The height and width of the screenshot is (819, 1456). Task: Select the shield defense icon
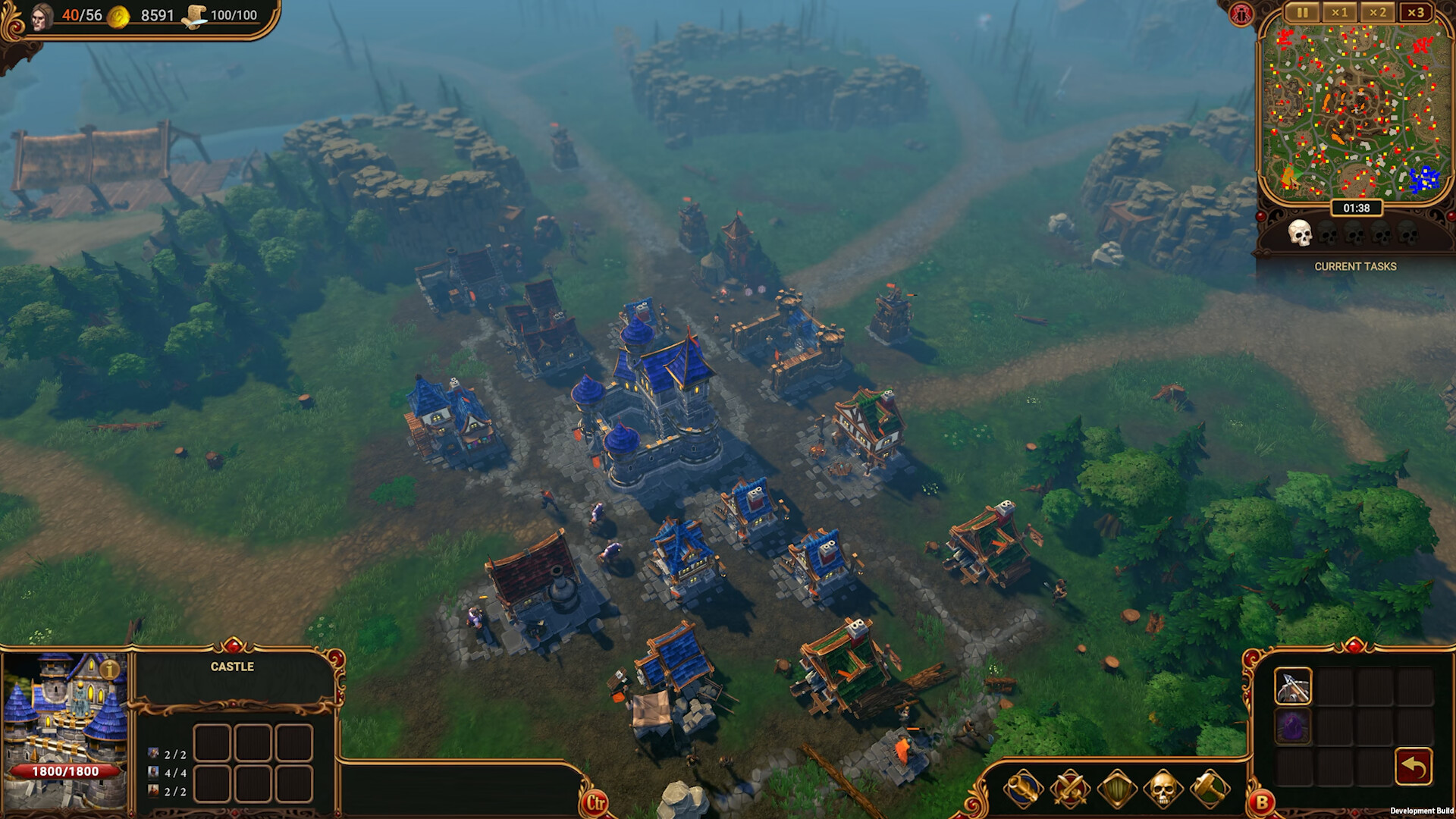[x=1117, y=789]
